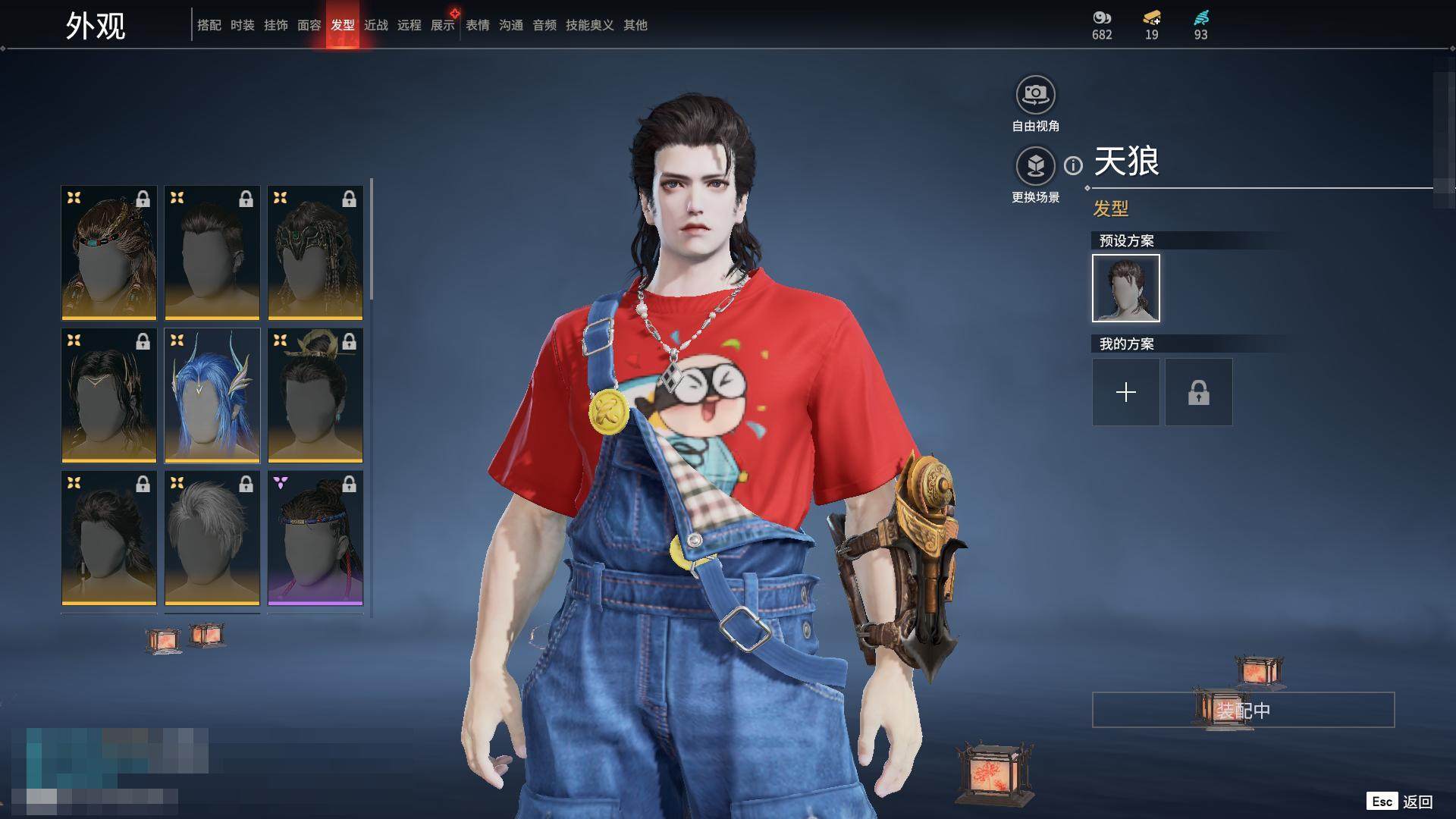Switch to the 其他 tab
Viewport: 1456px width, 819px height.
[x=635, y=25]
